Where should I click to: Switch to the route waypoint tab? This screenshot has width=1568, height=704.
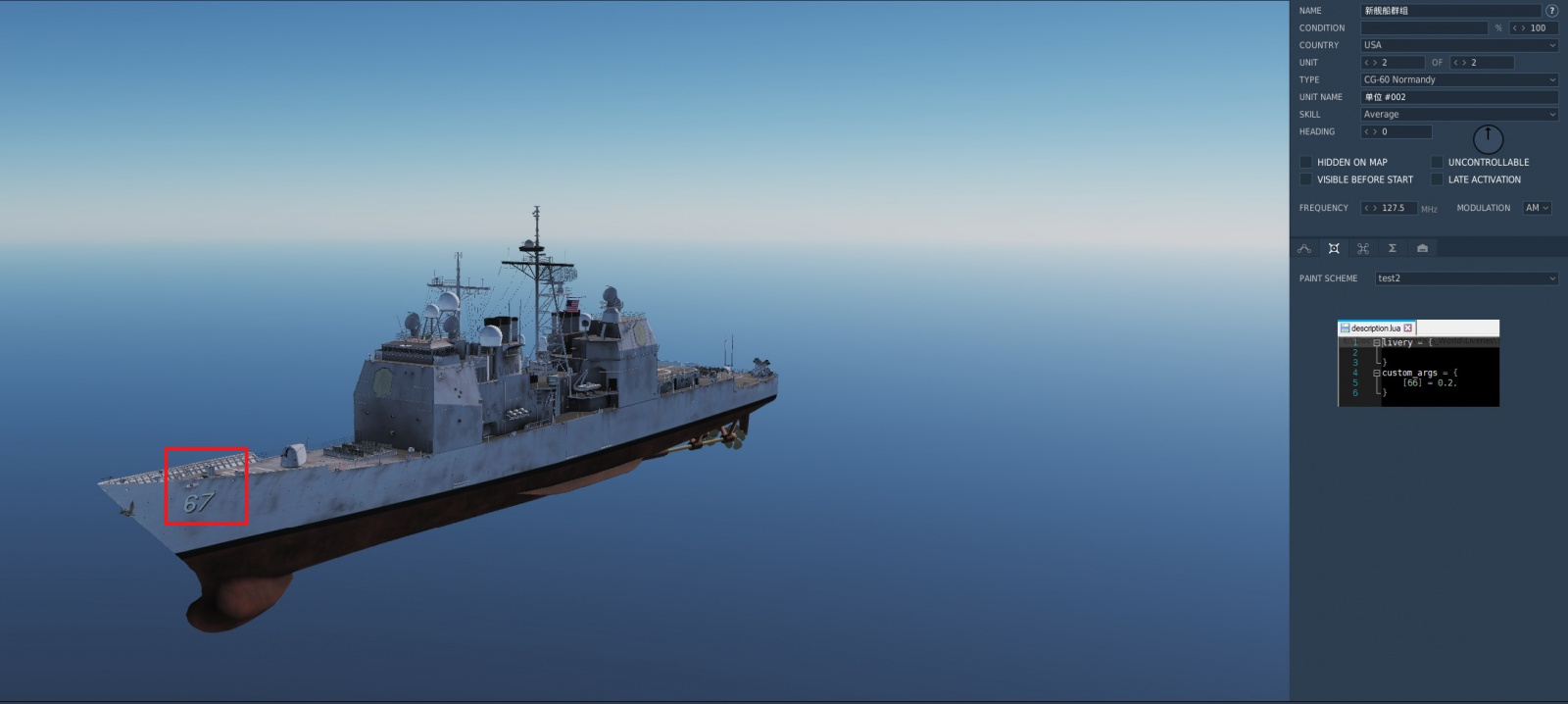click(x=1304, y=249)
